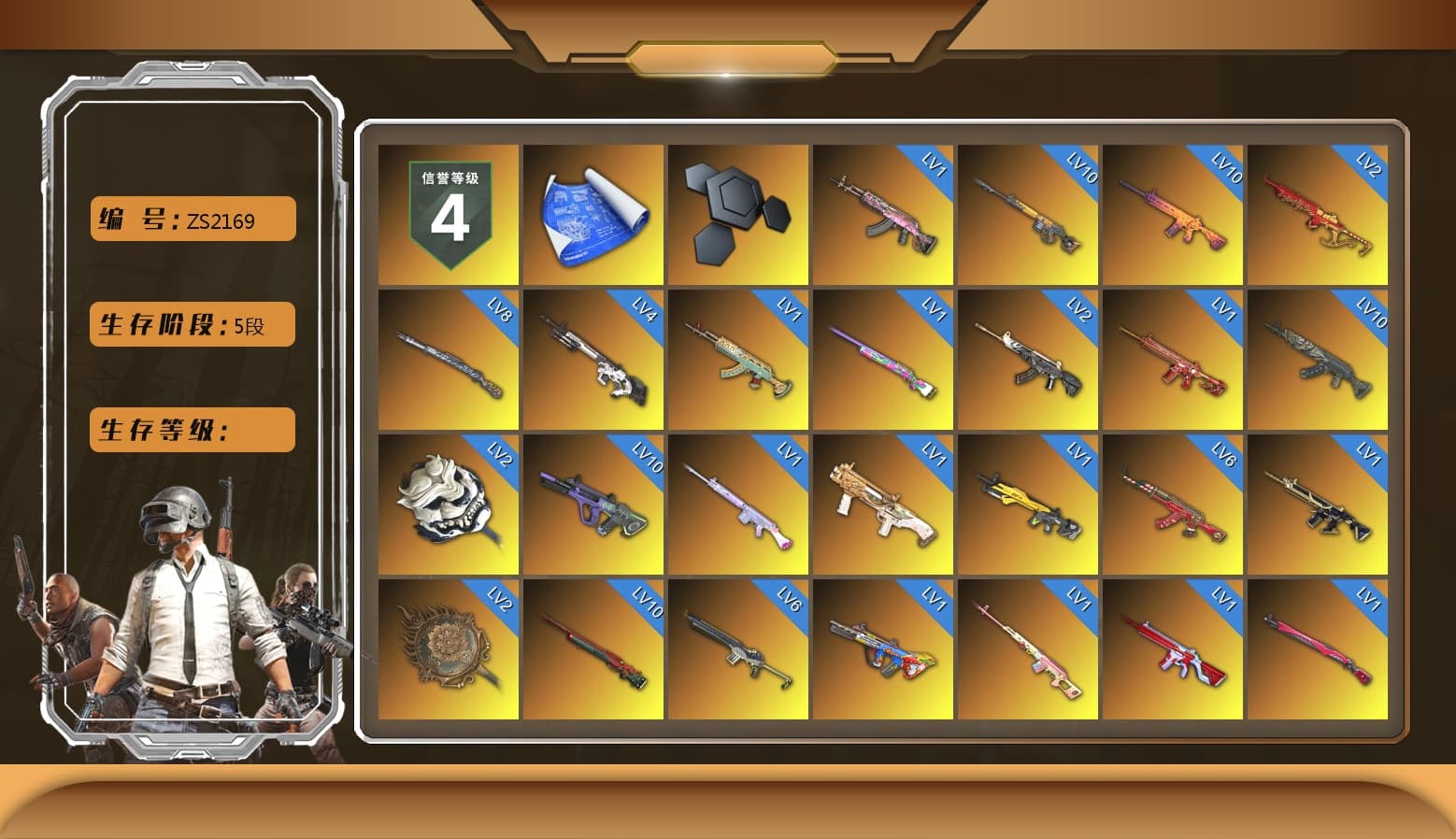
Task: Select the rainbow pump shotgun skin labeled LV1
Action: coord(883,360)
